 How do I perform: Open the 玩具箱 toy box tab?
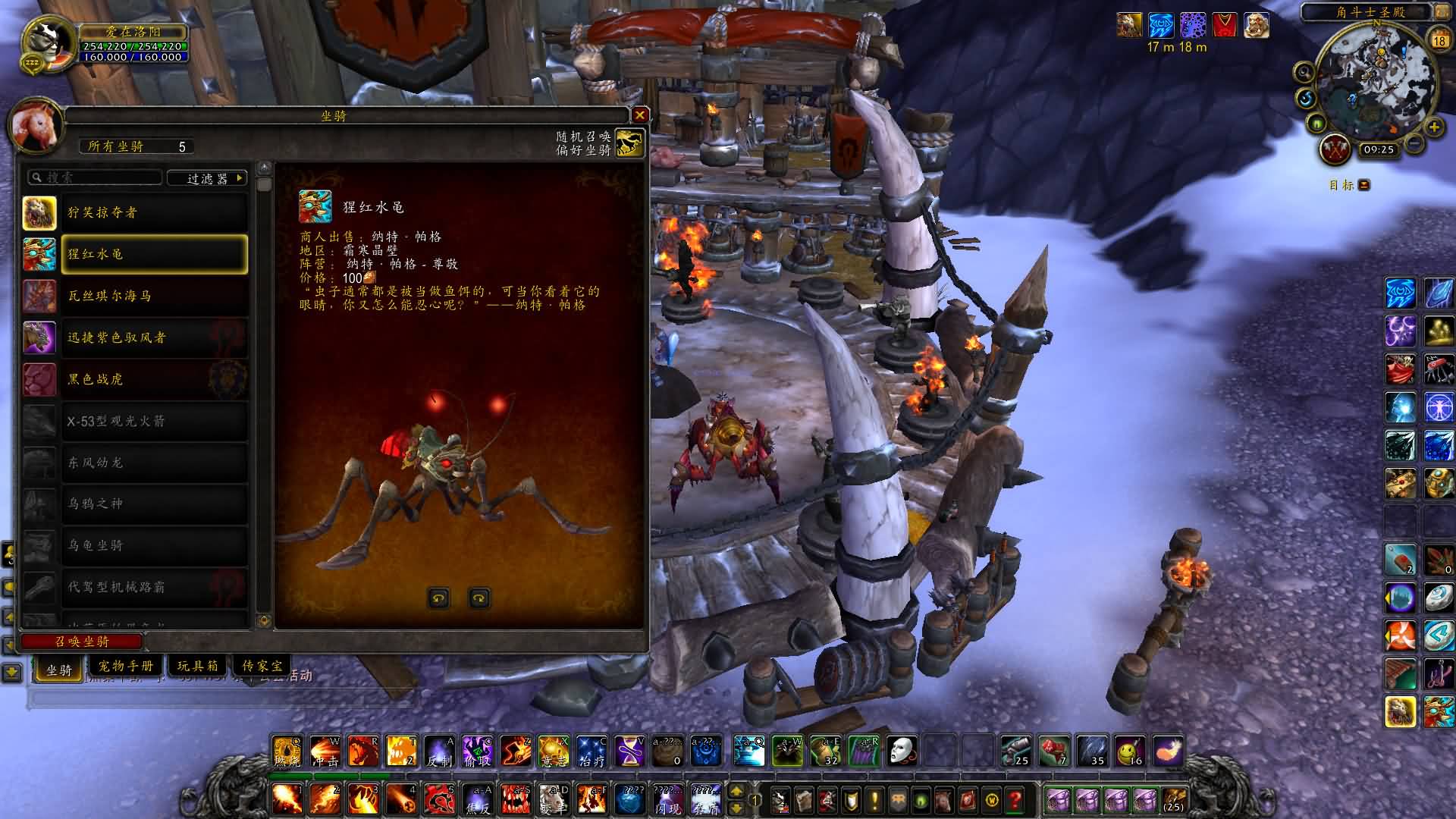point(197,666)
